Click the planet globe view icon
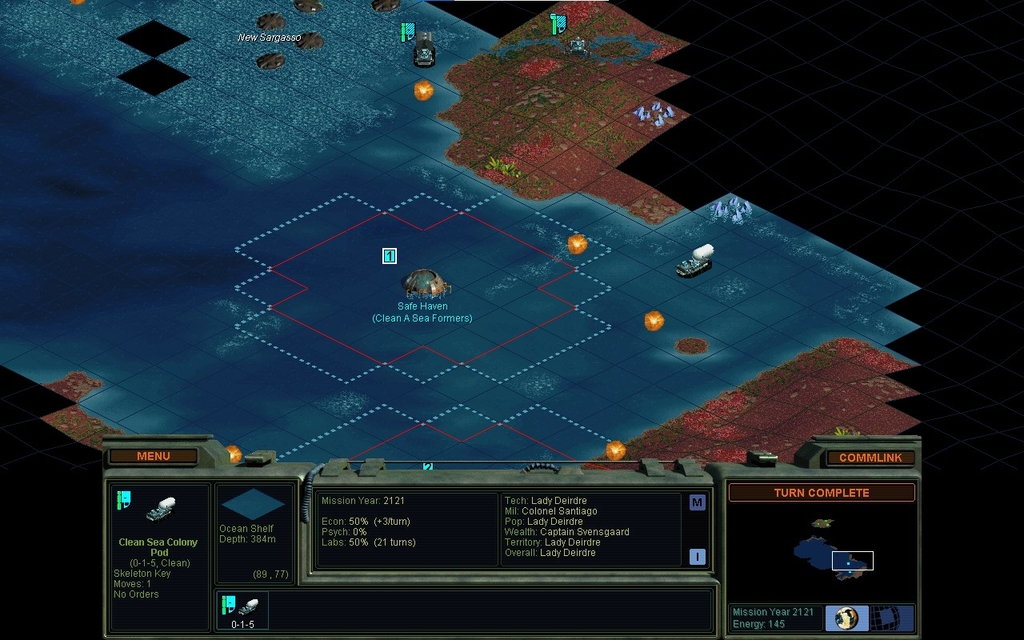Image resolution: width=1024 pixels, height=640 pixels. [847, 617]
